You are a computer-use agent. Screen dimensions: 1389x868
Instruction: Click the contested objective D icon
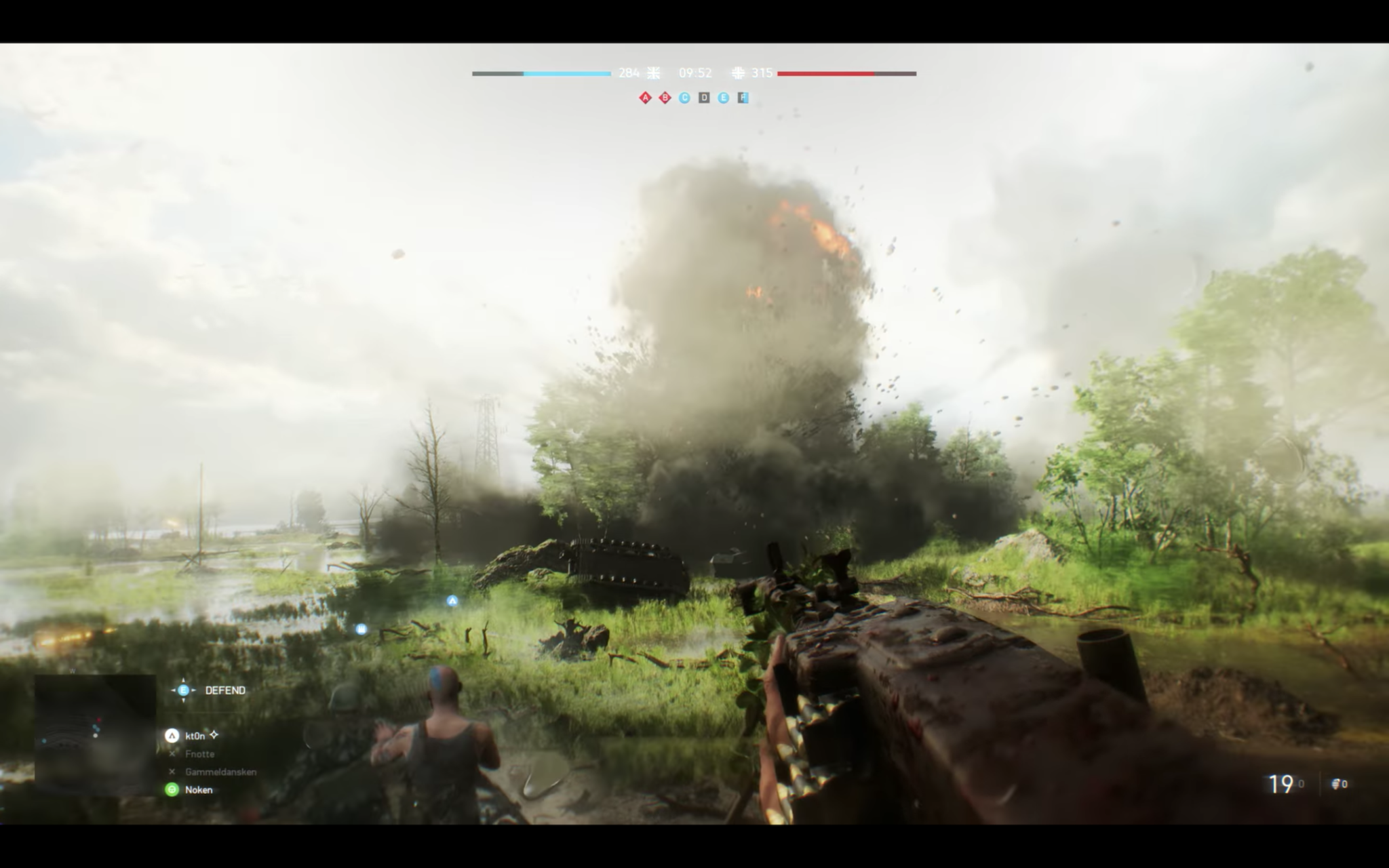(x=704, y=98)
